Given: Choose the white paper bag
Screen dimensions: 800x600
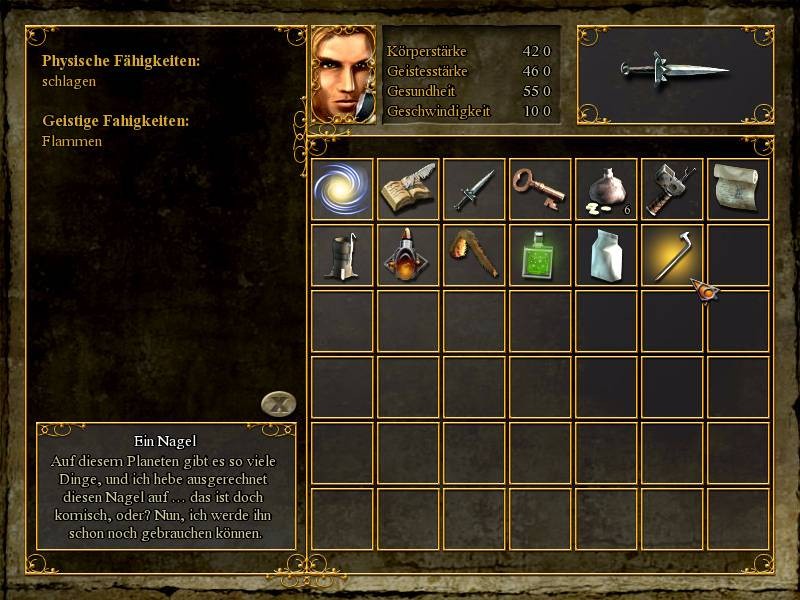Looking at the screenshot, I should tap(606, 255).
